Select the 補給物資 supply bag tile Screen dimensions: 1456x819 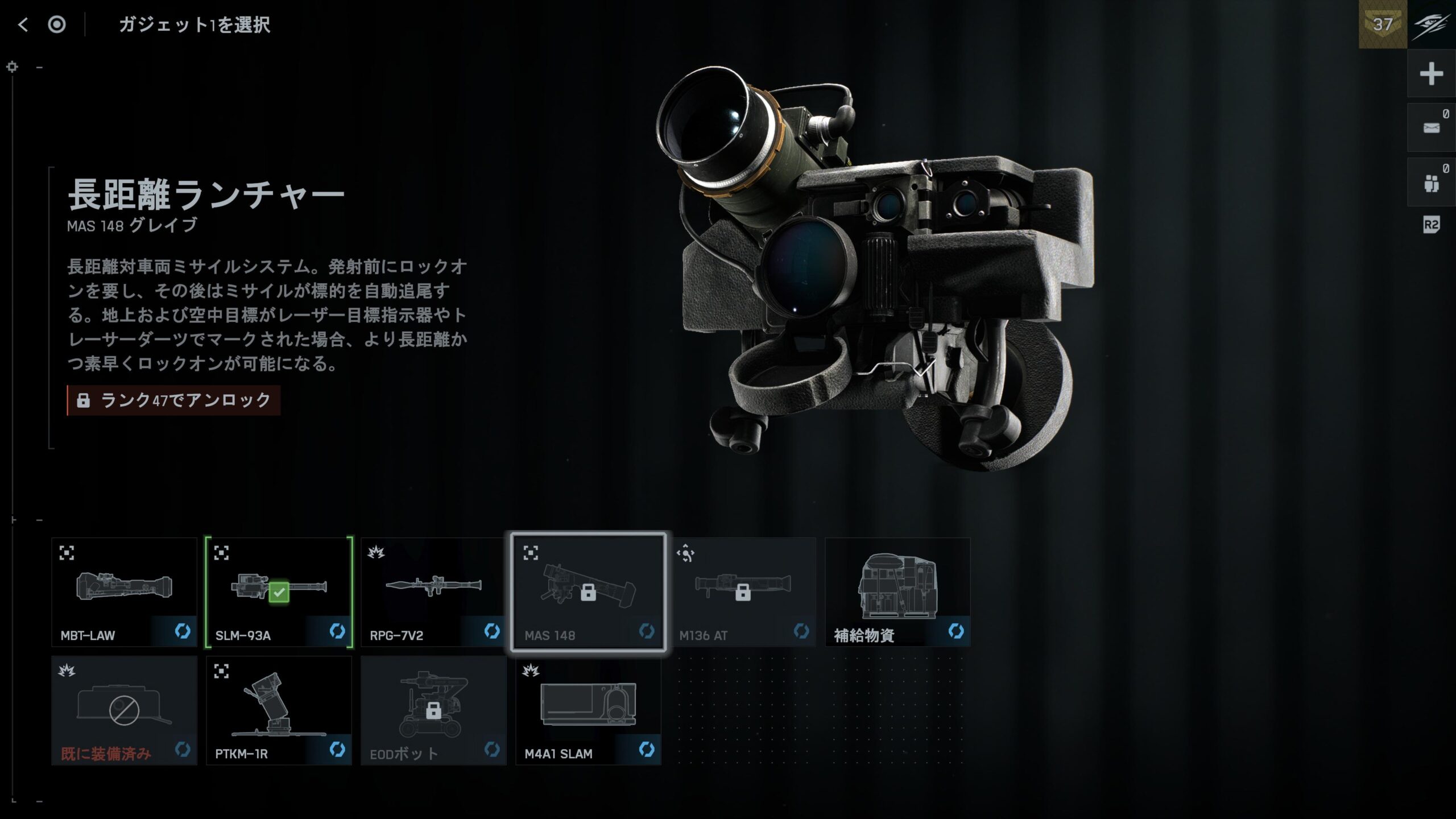pyautogui.click(x=897, y=592)
